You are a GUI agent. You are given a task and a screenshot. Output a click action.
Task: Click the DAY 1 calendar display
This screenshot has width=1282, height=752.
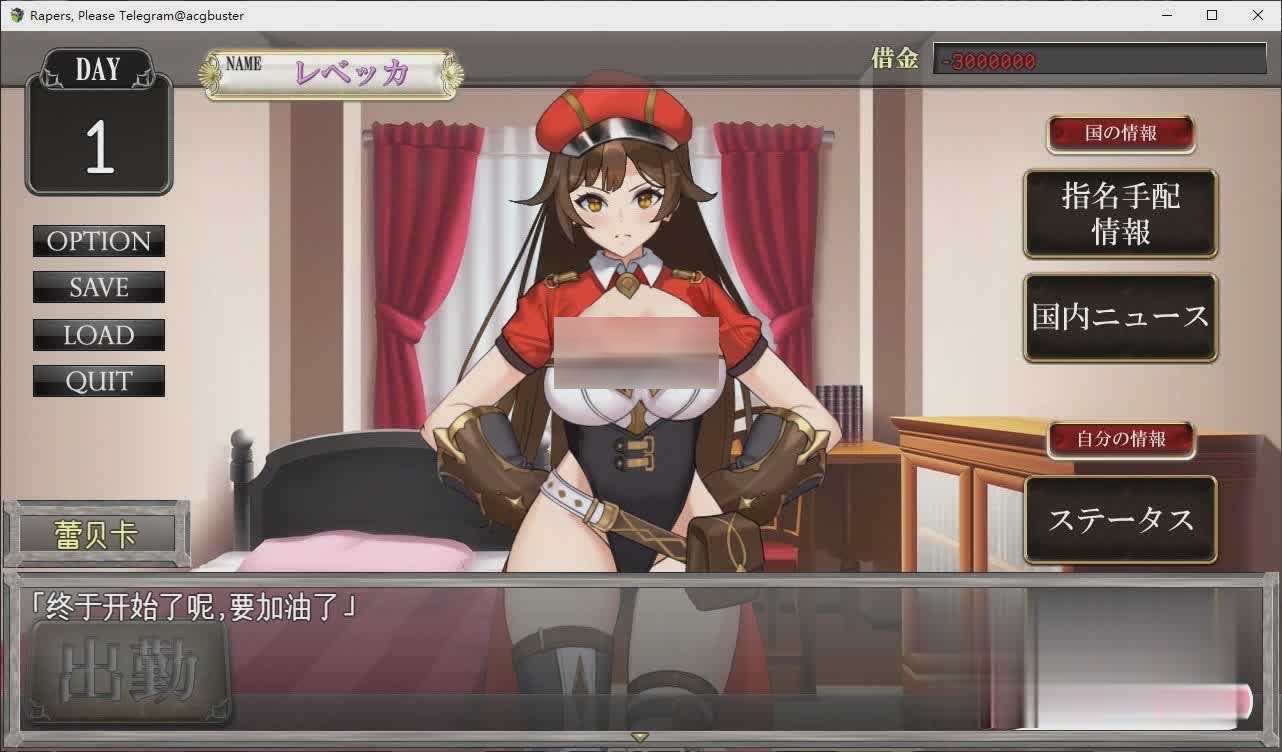[x=97, y=120]
